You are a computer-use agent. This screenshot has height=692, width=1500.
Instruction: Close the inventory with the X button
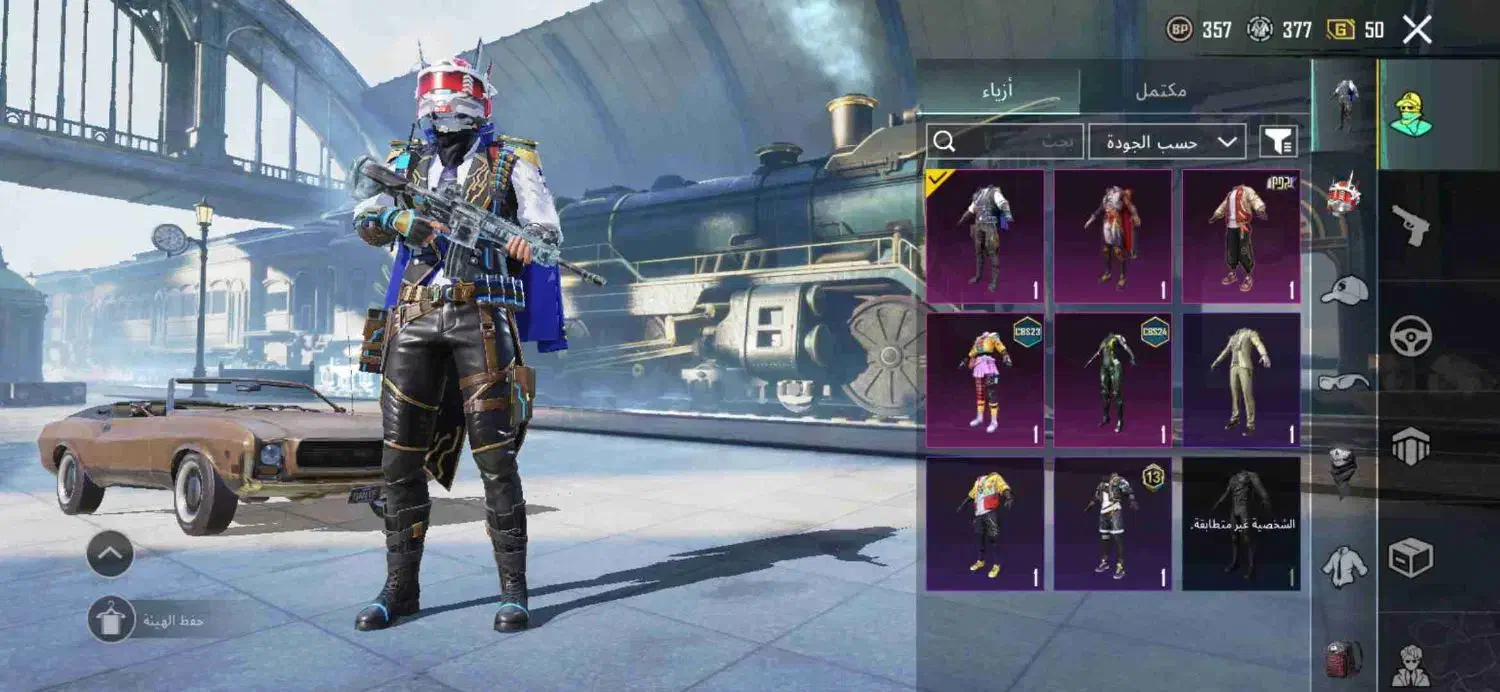coord(1417,30)
